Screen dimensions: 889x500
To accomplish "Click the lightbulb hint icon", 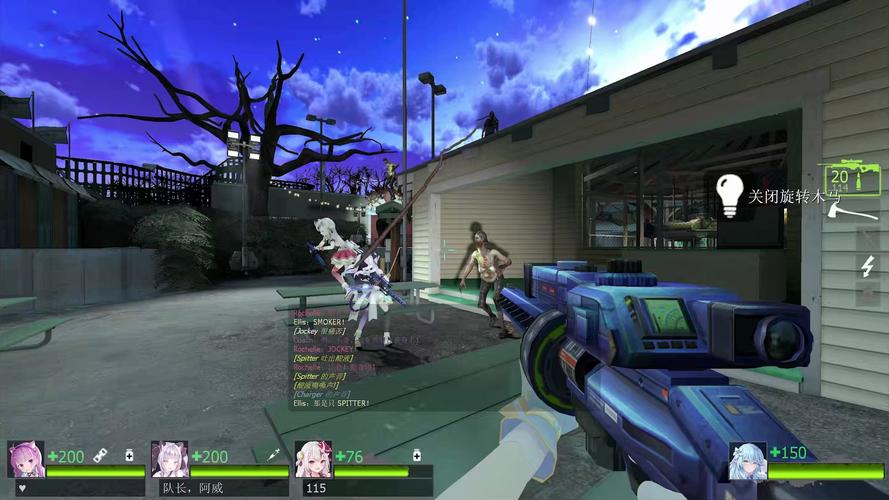I will point(731,195).
